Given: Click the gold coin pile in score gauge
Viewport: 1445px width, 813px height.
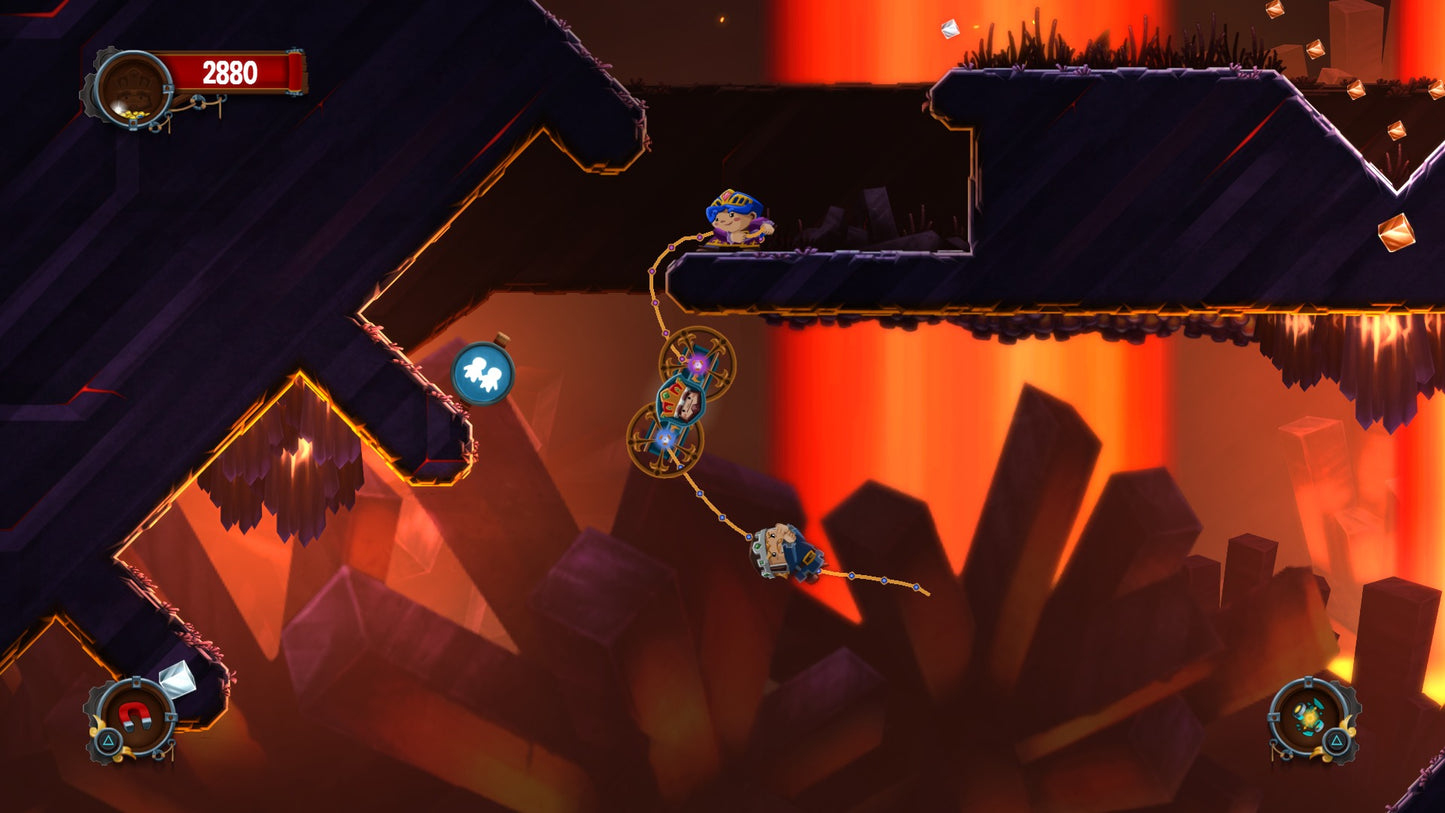Looking at the screenshot, I should click(136, 114).
